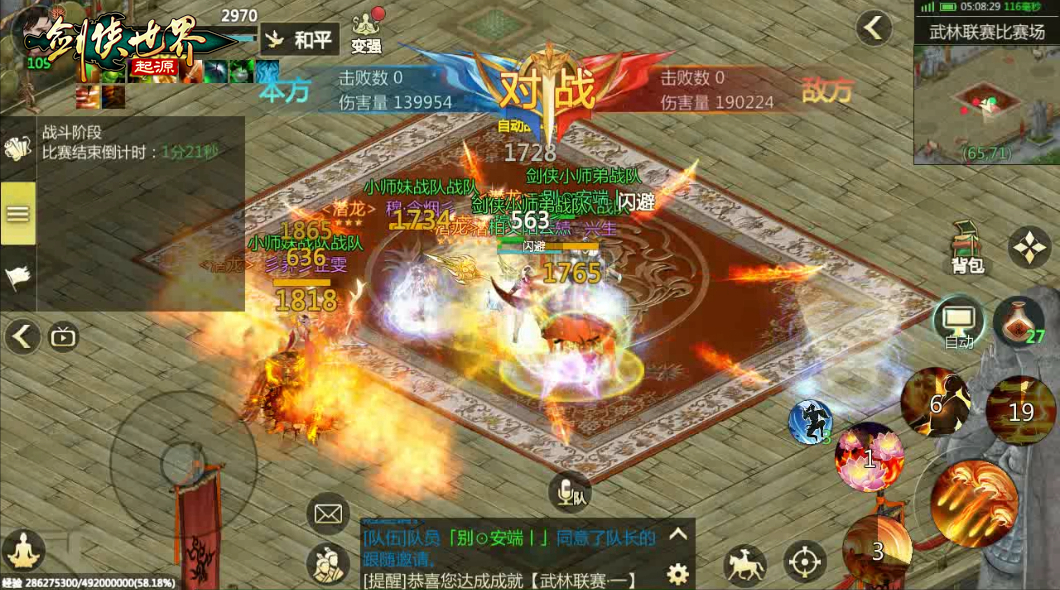Expand the chat box with the up arrow

tap(678, 534)
